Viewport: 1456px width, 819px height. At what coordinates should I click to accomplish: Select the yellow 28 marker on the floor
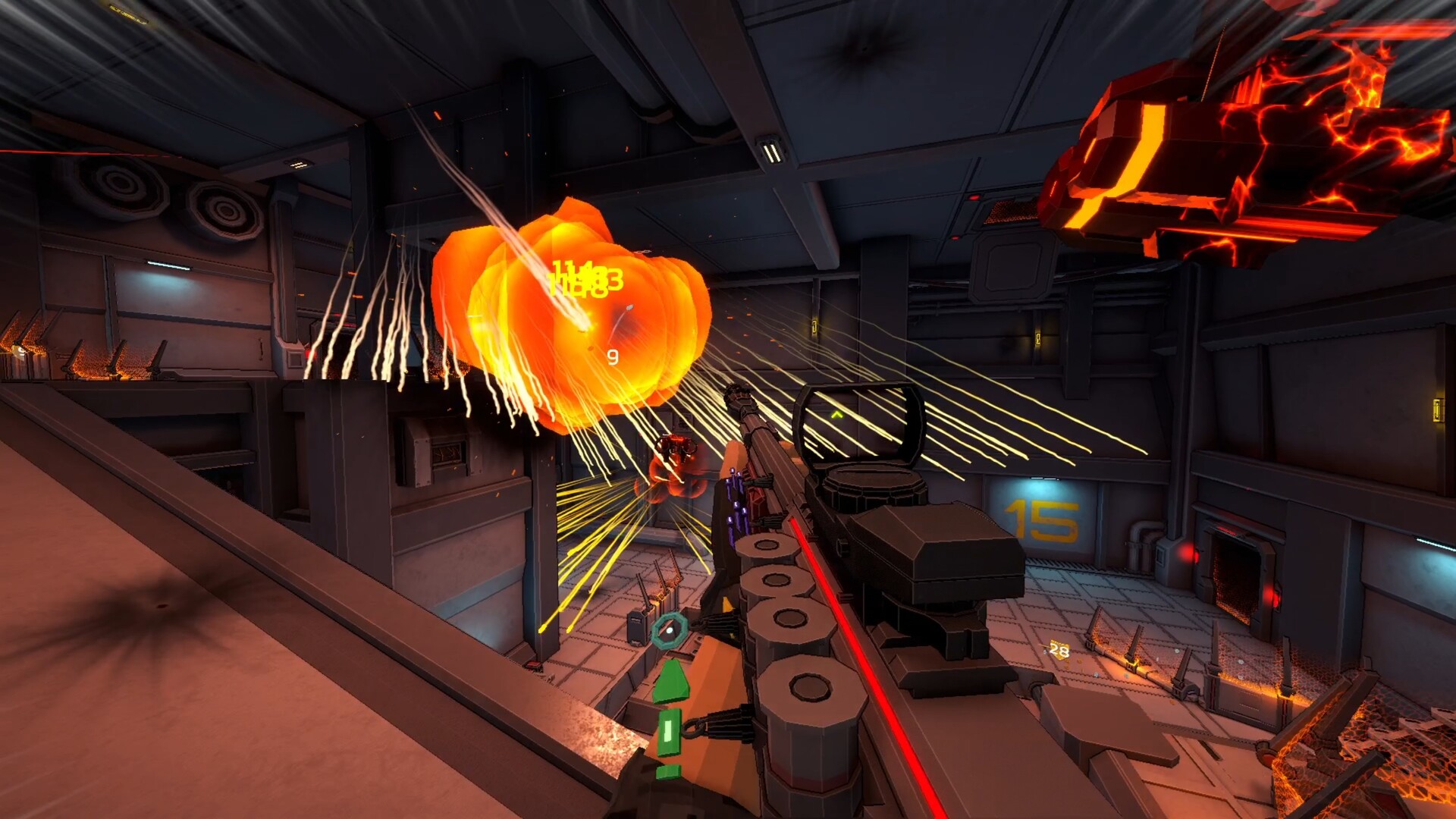(1059, 649)
